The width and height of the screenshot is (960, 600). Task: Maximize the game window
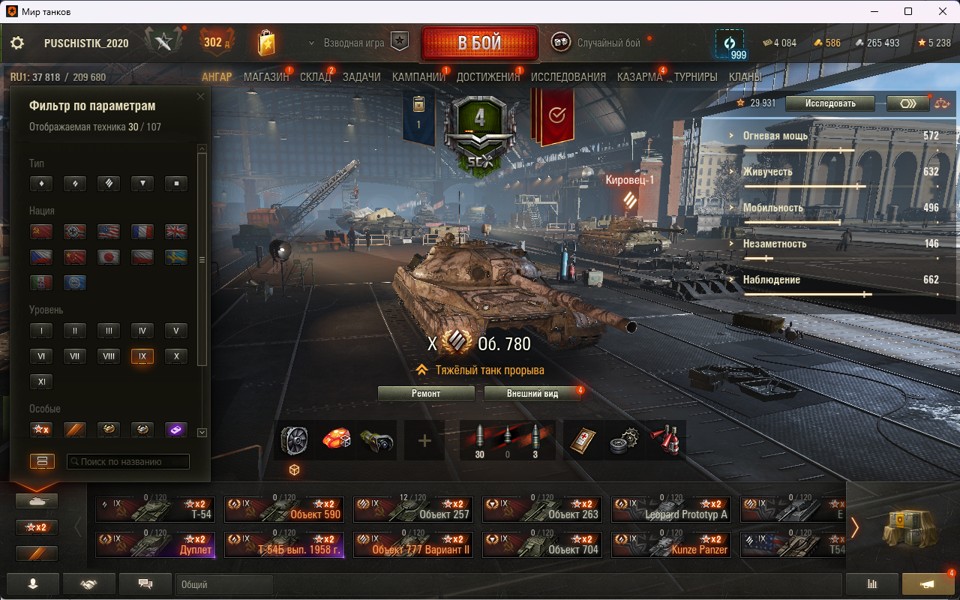click(x=908, y=11)
